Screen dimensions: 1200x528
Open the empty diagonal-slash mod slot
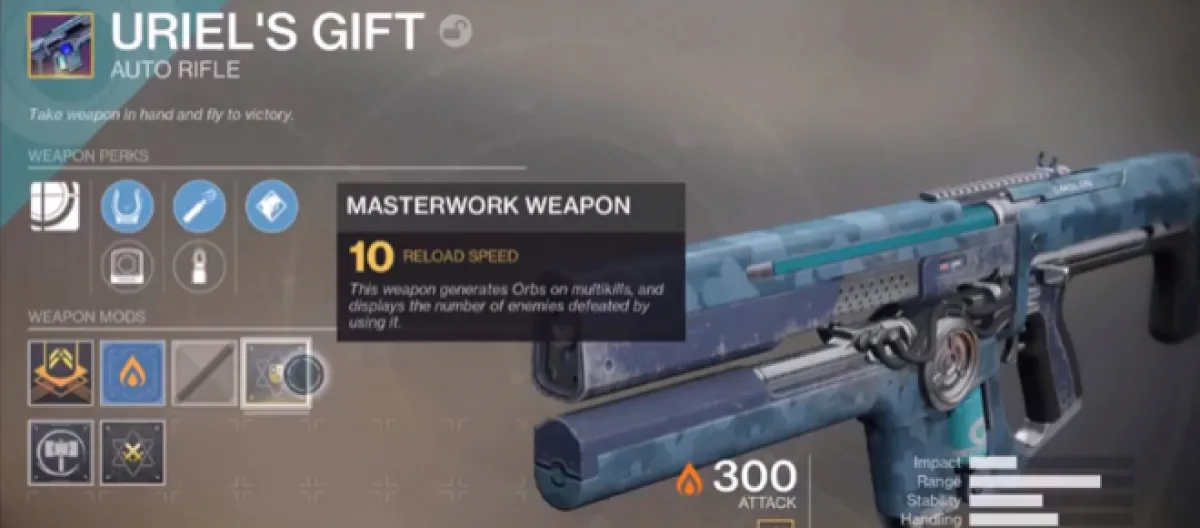205,373
